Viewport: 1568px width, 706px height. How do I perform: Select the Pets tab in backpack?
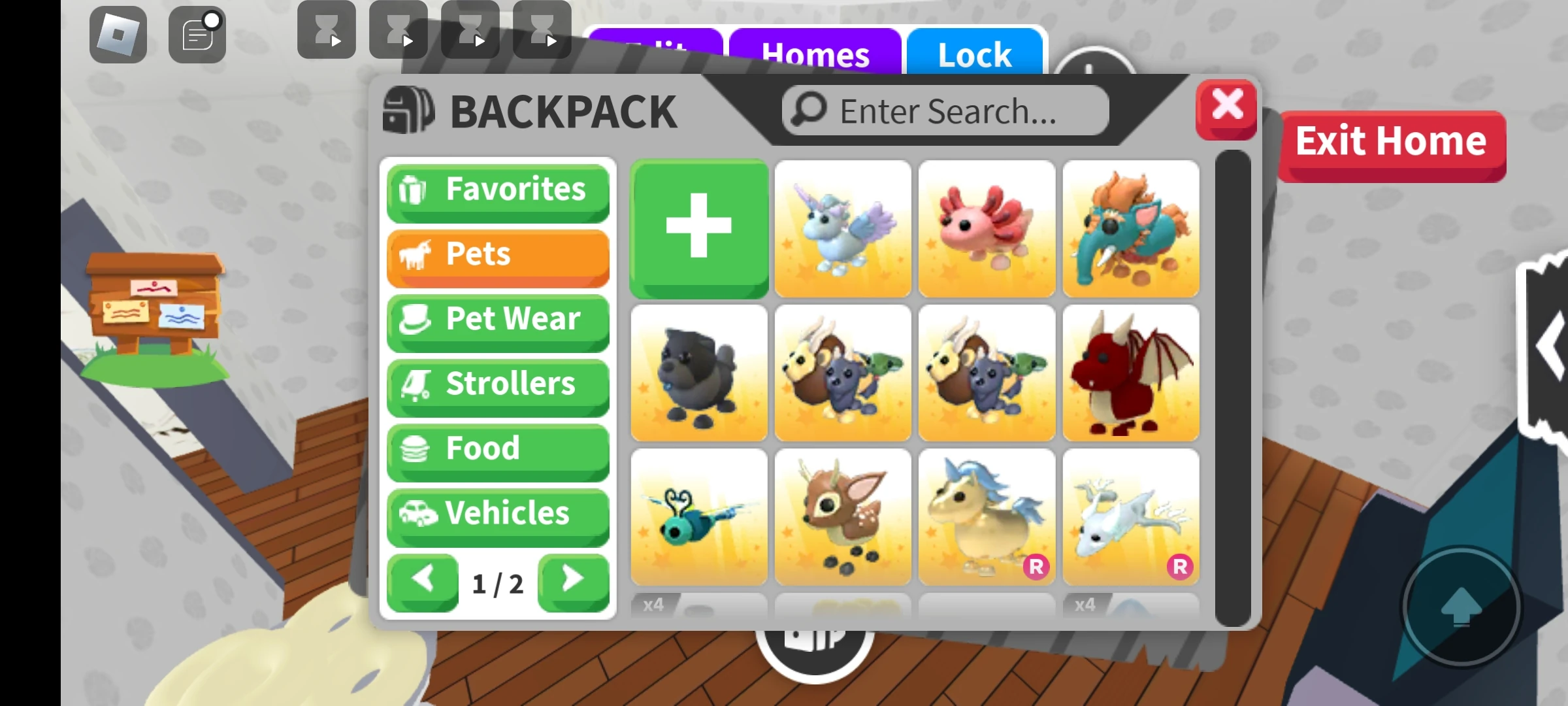tap(498, 255)
